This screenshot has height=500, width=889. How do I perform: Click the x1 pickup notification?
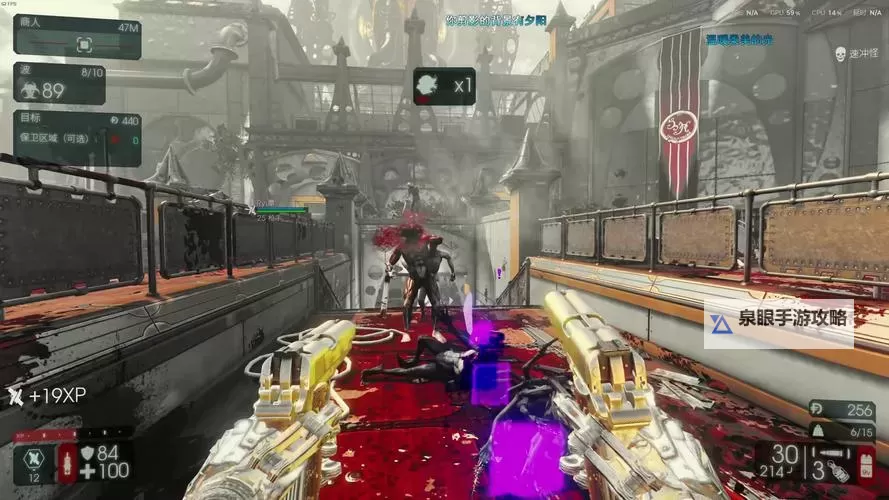pyautogui.click(x=444, y=86)
